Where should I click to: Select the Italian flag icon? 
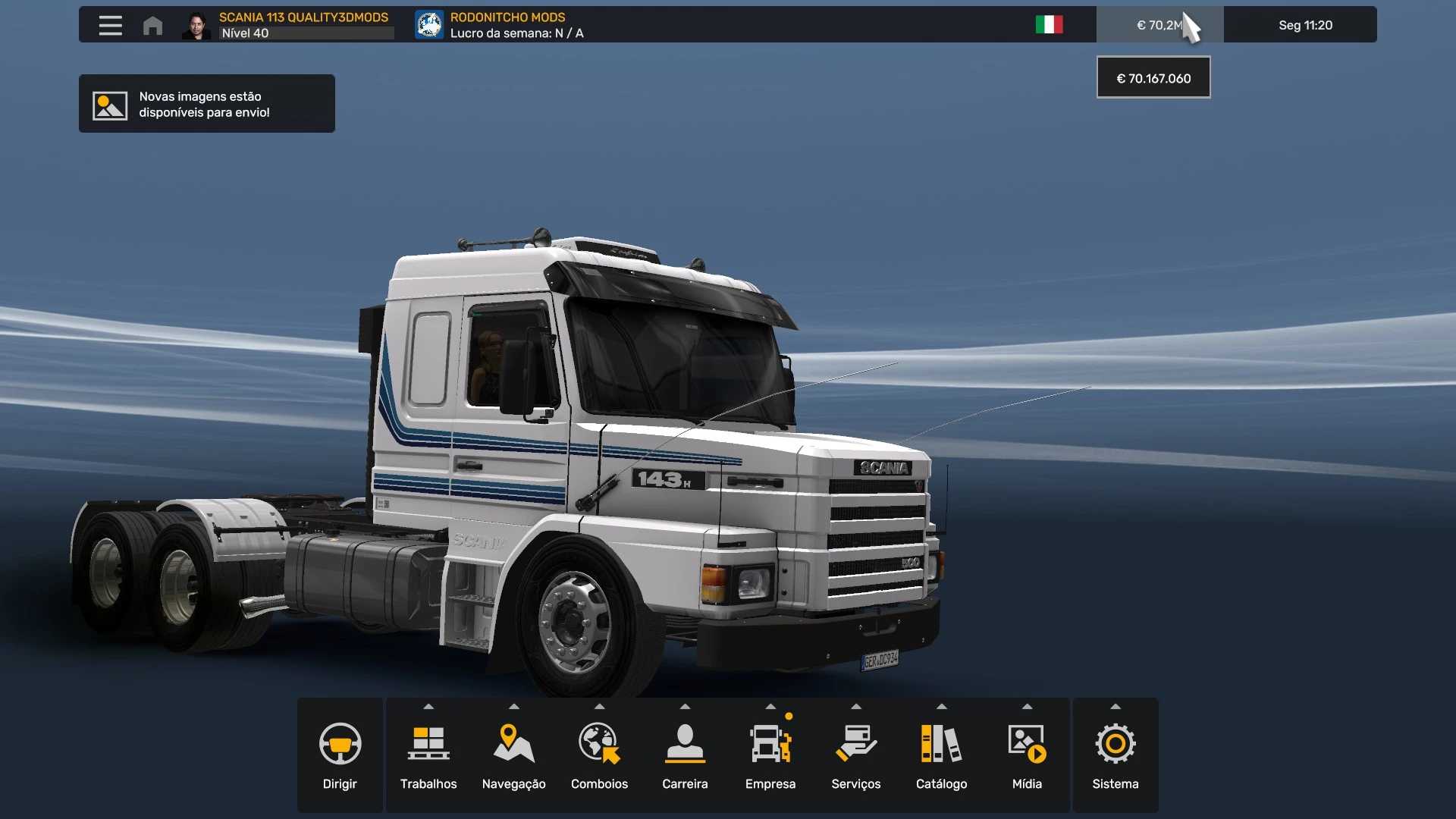click(x=1049, y=25)
